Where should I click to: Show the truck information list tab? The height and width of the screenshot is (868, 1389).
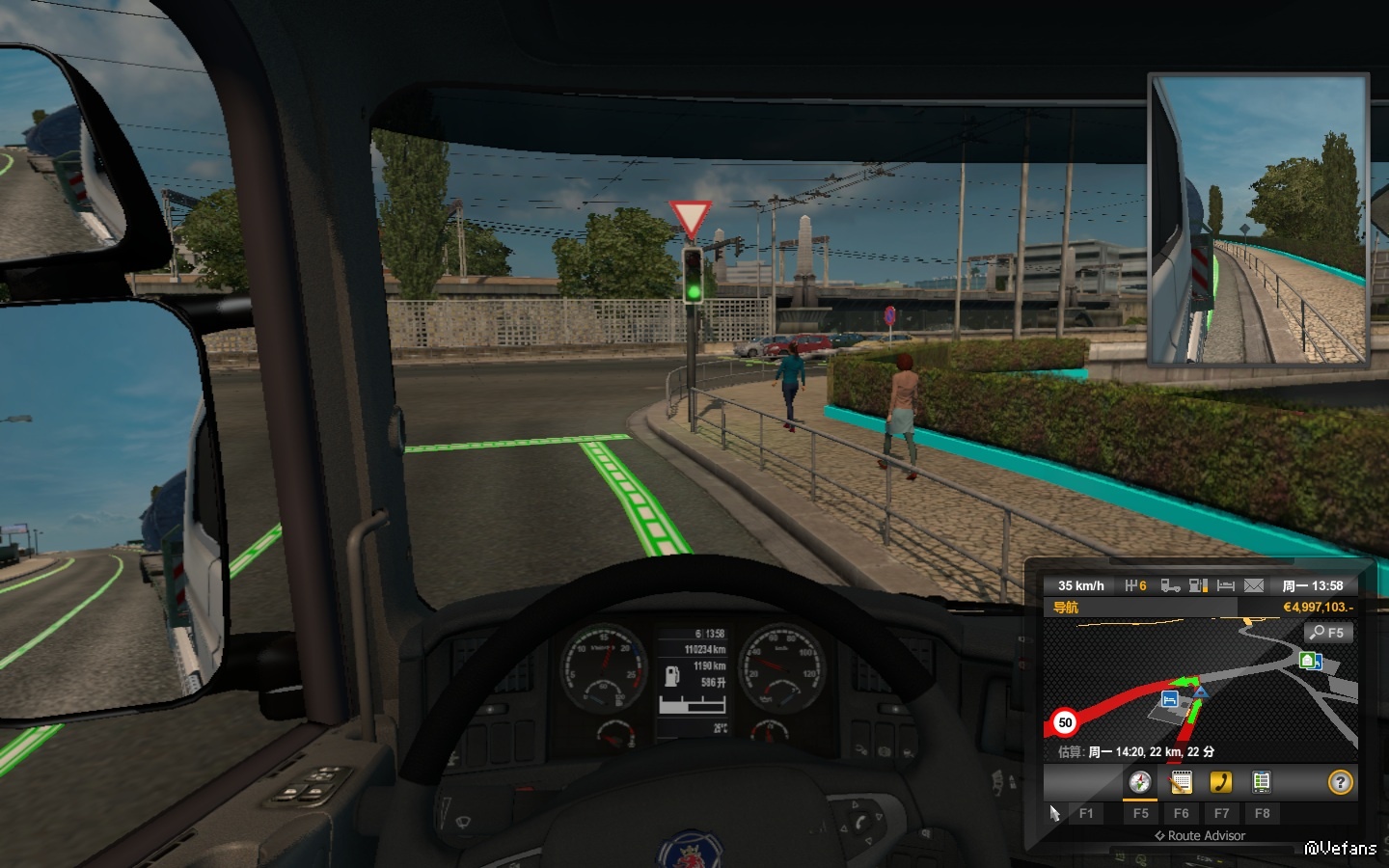[1261, 782]
